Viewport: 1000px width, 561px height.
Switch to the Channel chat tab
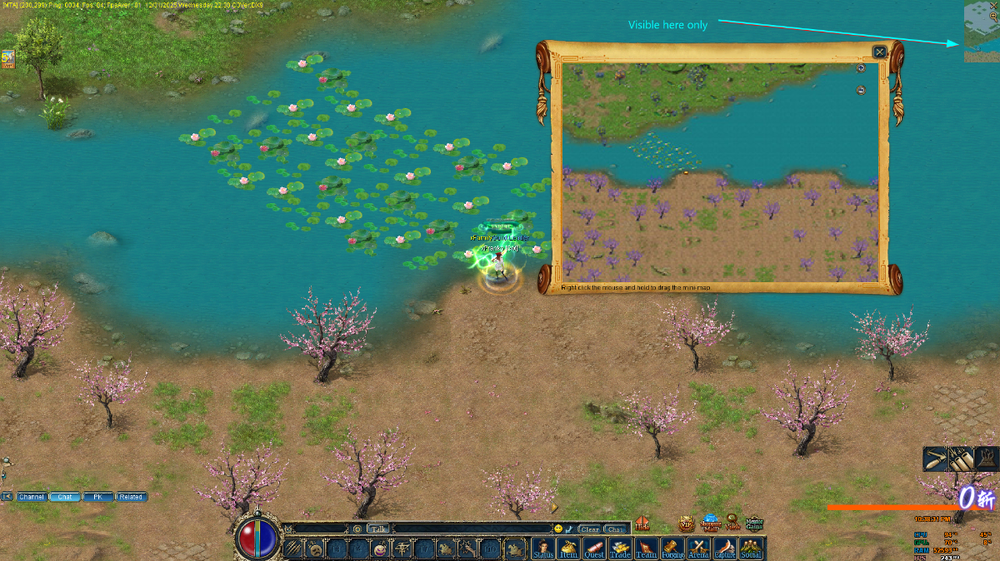tap(32, 497)
